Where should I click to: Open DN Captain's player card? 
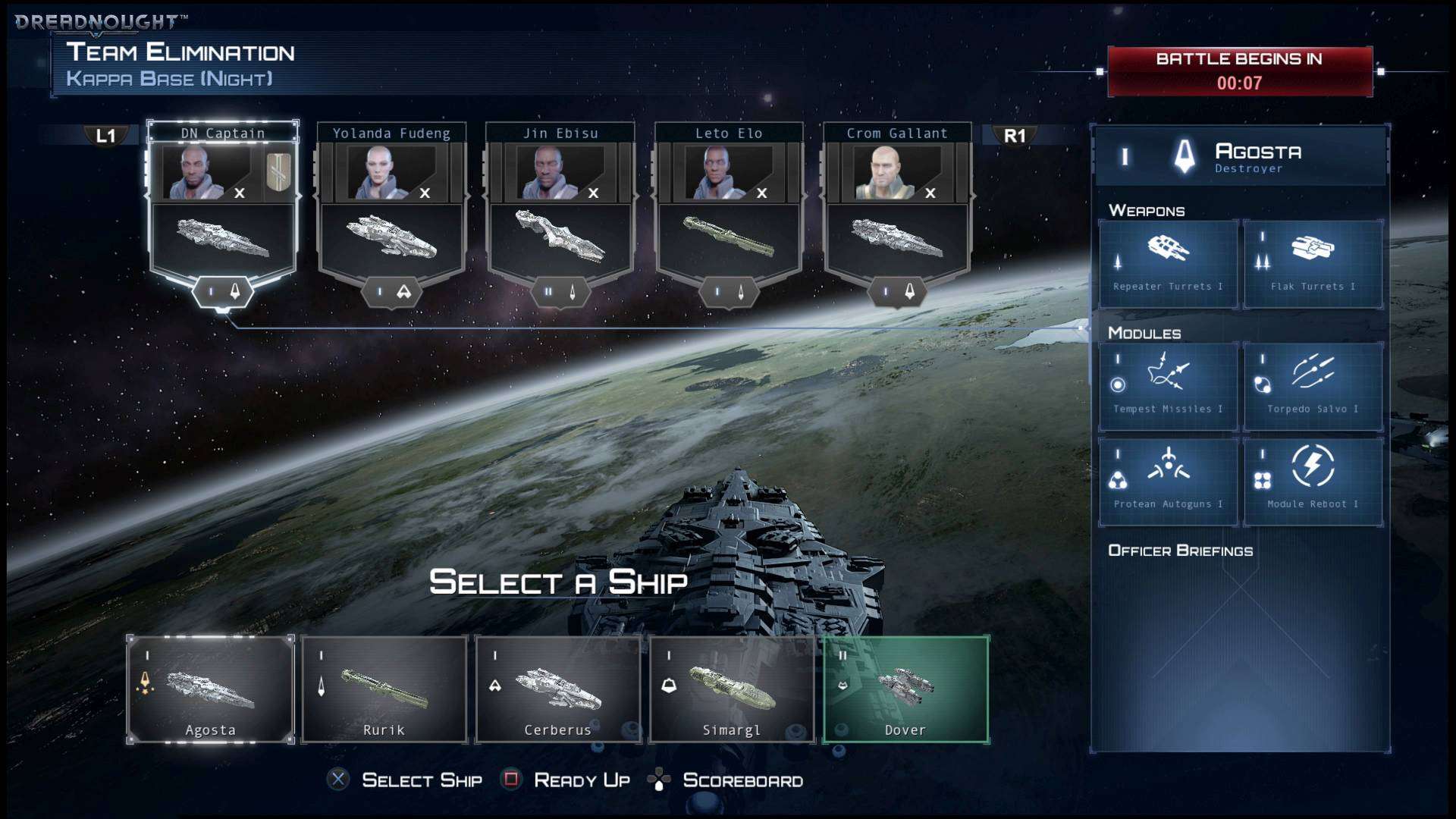222,205
